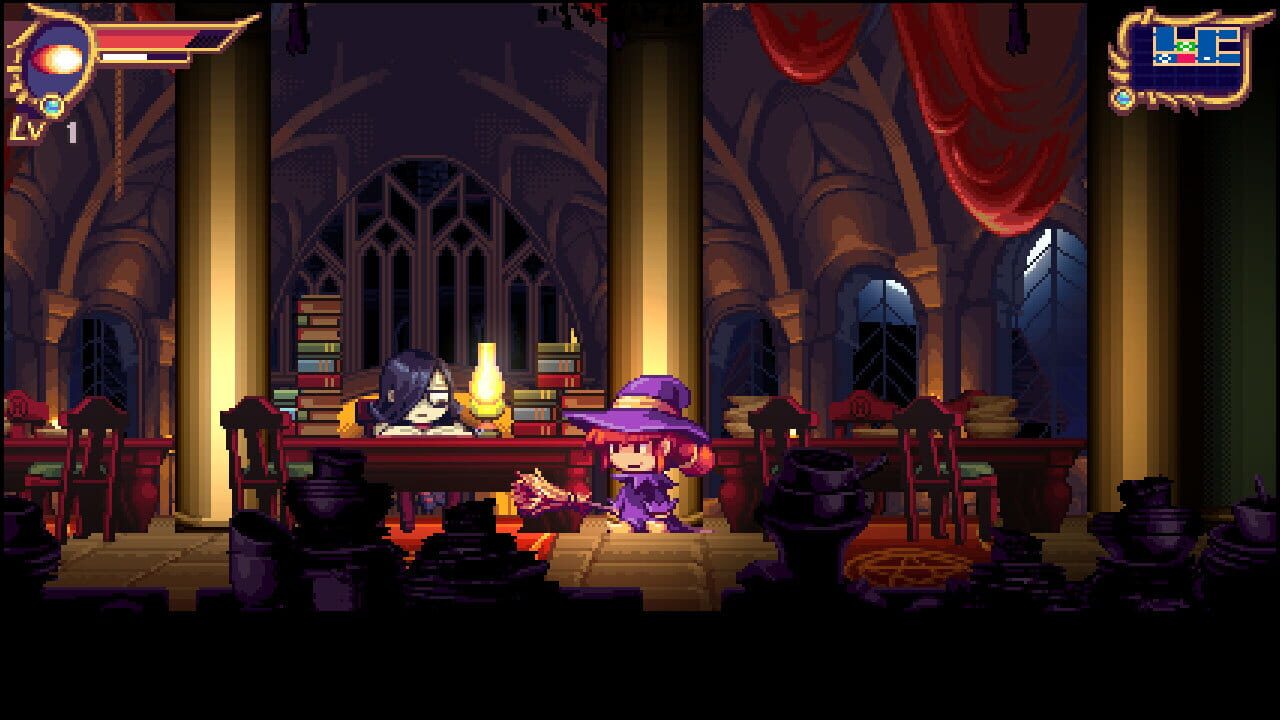Click the white mana gauge under the HP bar
Viewport: 1280px width, 720px height.
tap(122, 55)
